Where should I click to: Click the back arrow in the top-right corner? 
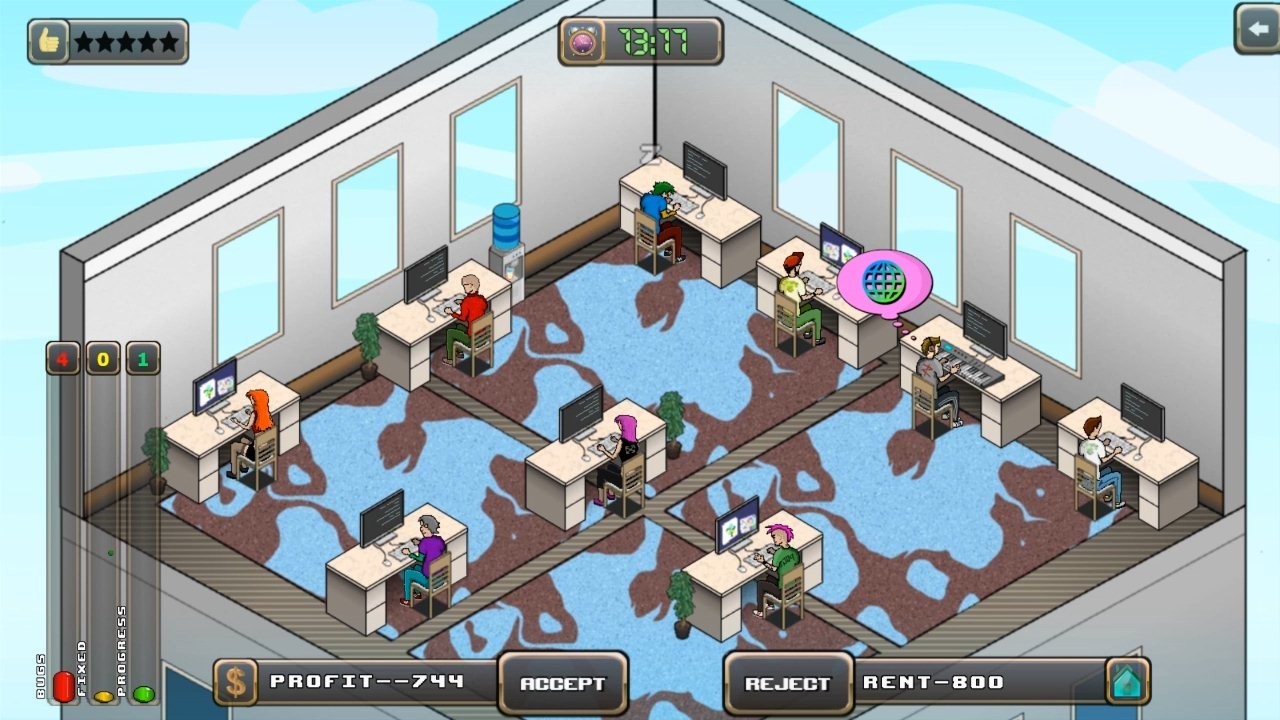(1258, 27)
